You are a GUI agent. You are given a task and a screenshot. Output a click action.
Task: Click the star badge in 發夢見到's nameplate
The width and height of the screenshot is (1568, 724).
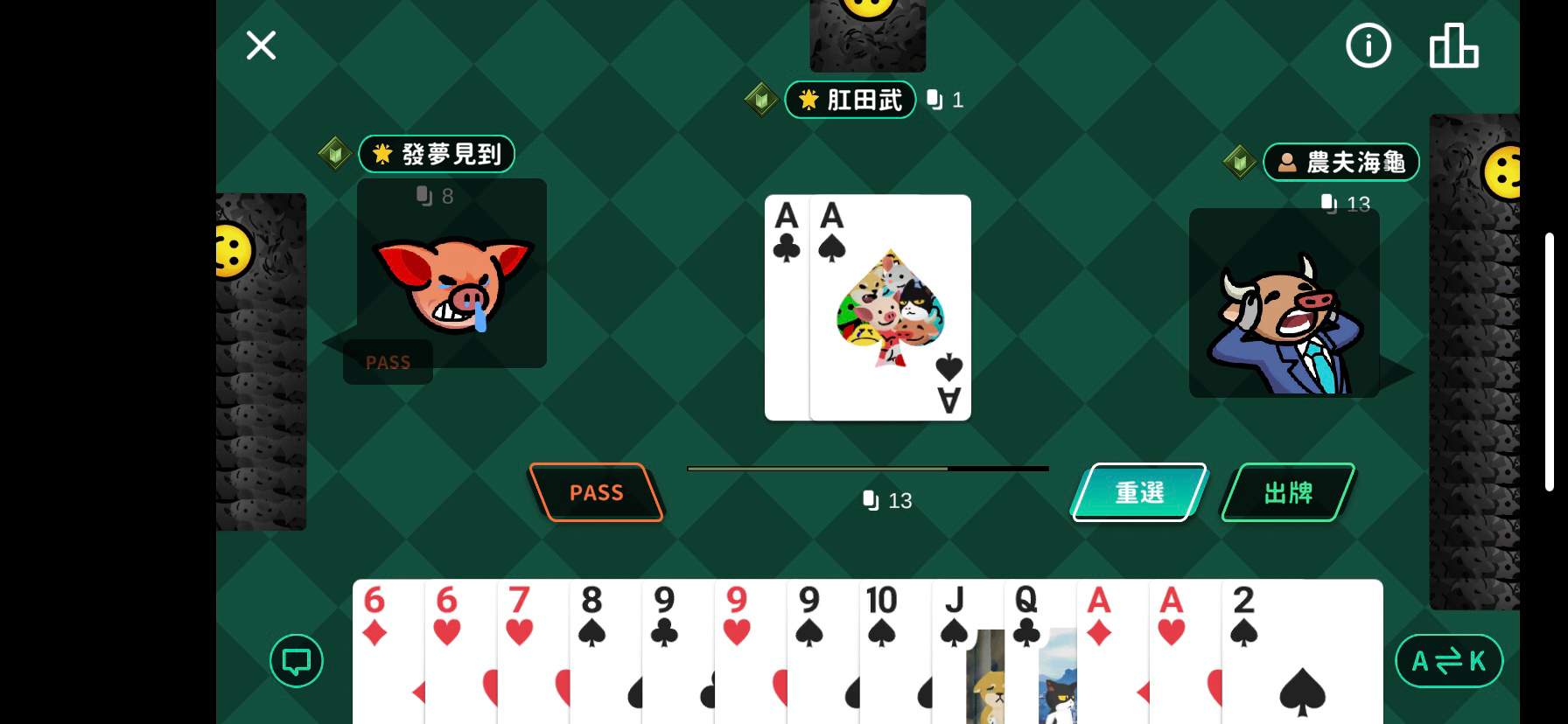(381, 154)
